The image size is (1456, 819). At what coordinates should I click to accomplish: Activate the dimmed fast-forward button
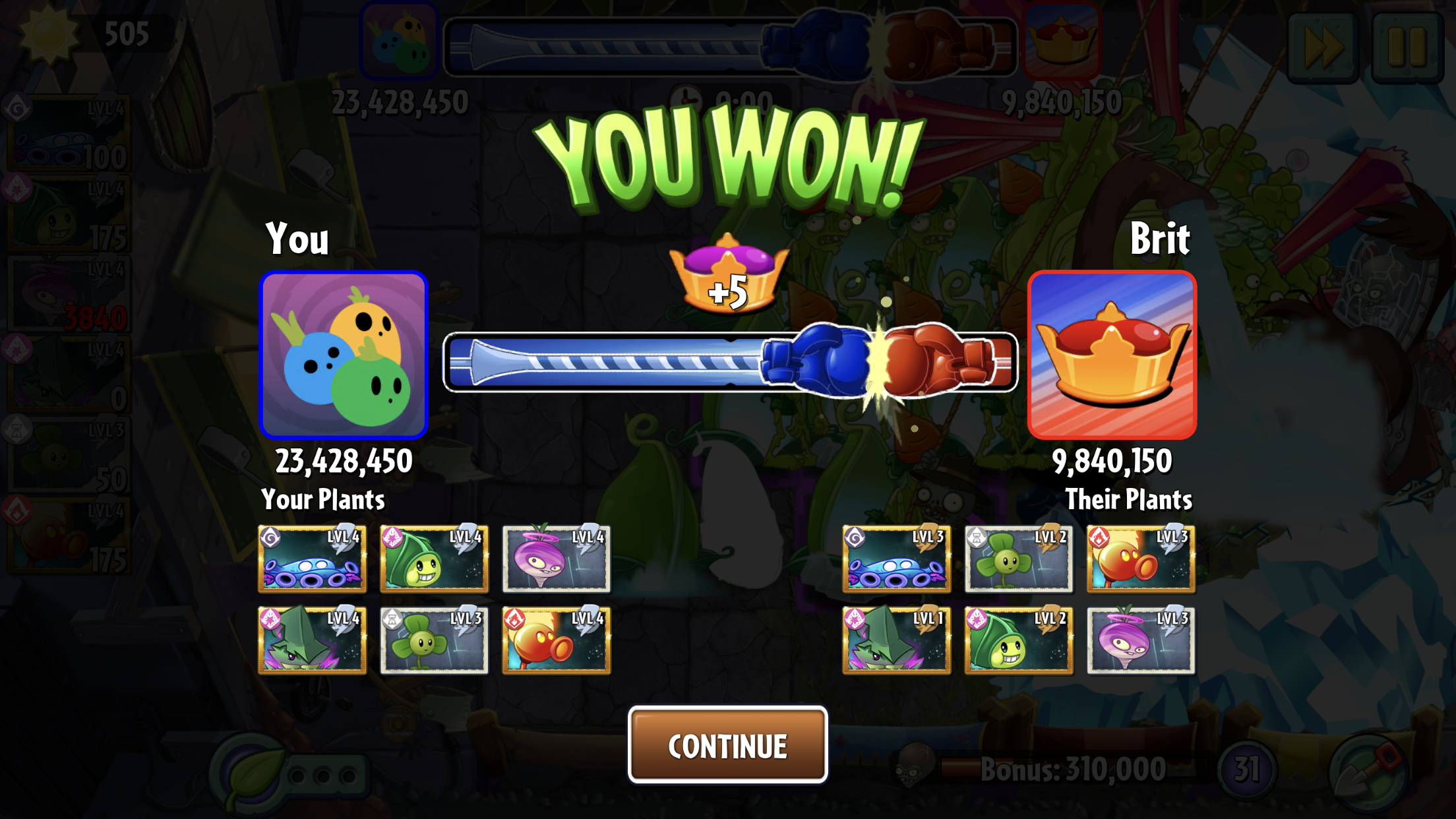[1323, 47]
